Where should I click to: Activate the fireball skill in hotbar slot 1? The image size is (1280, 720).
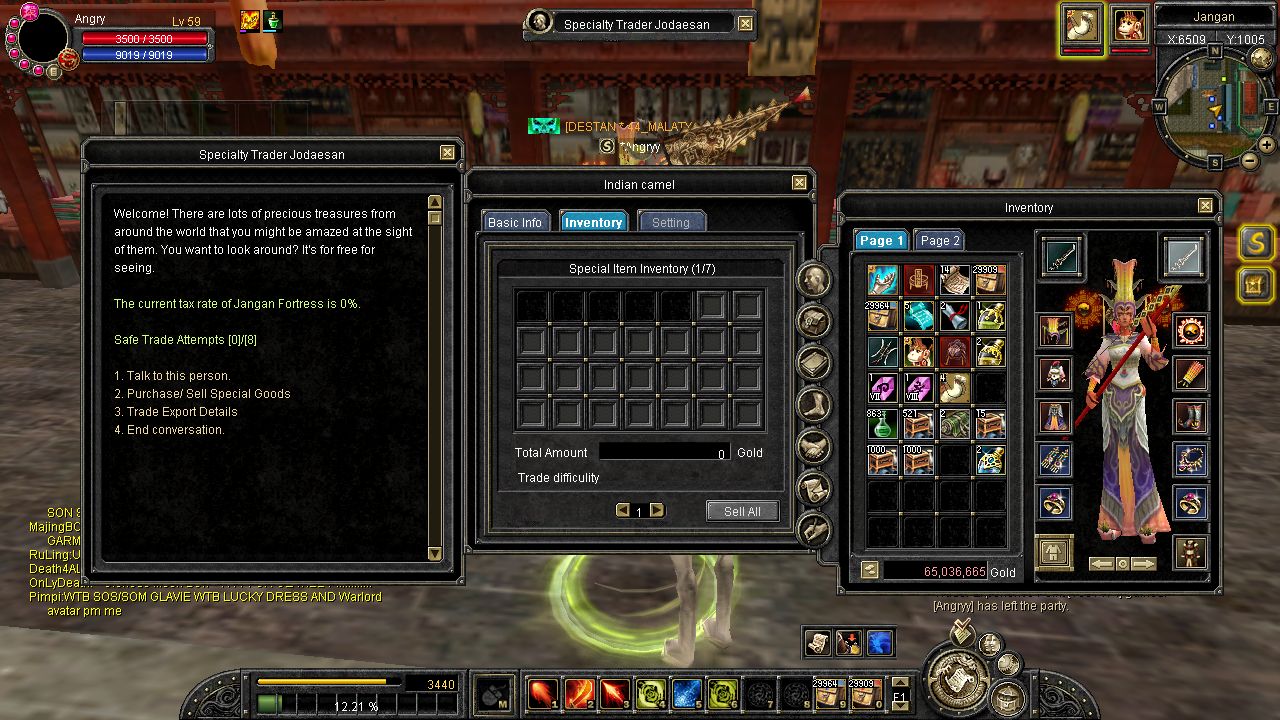[543, 692]
